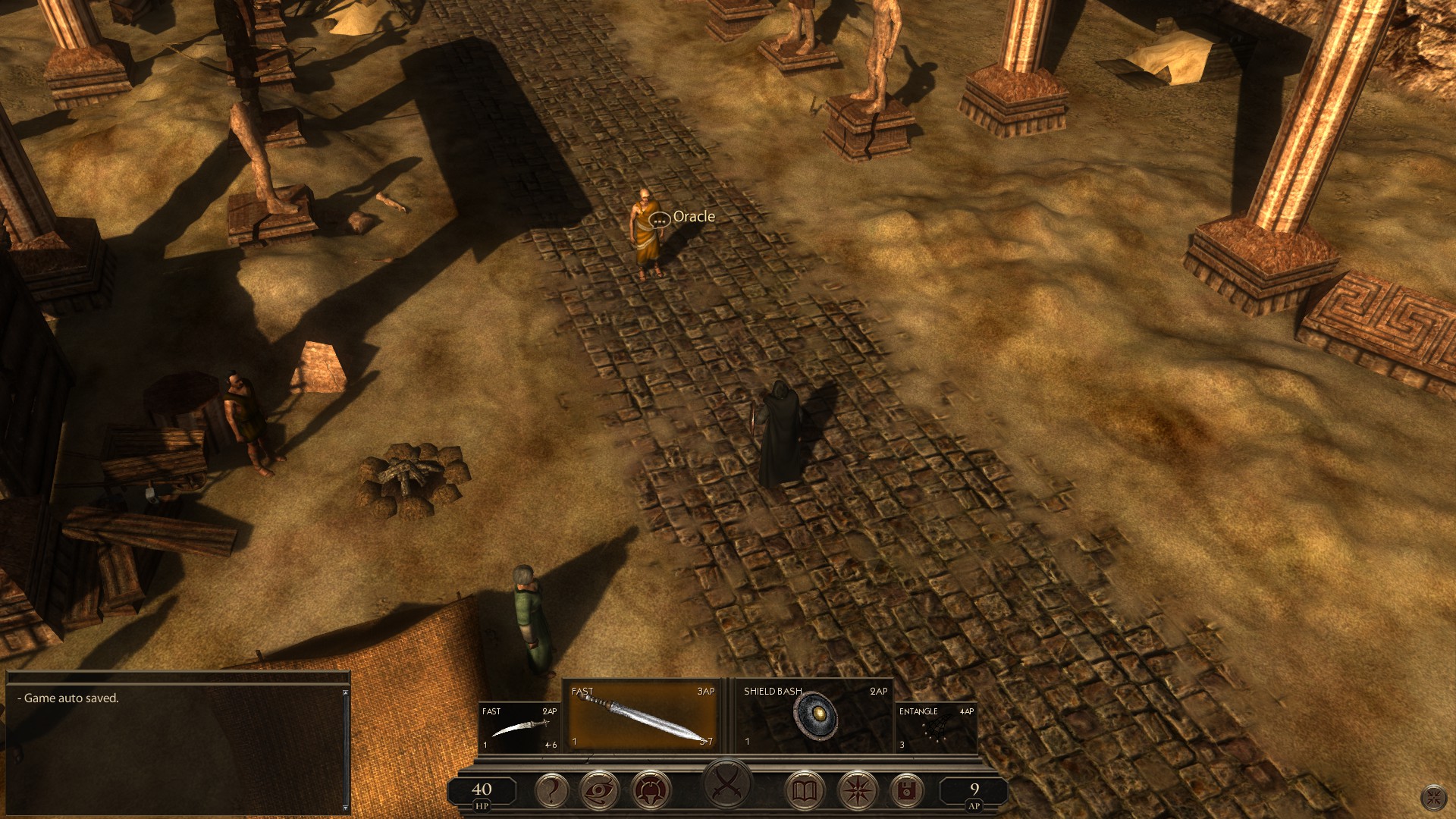Talk to the Oracle via speech bubble
The image size is (1456, 819).
660,220
